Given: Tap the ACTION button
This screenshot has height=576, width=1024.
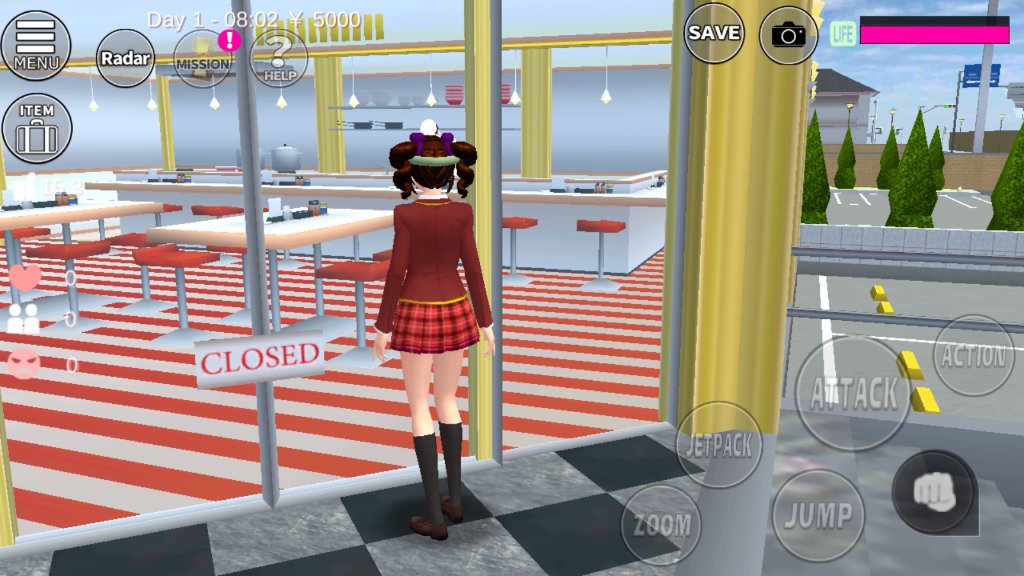Looking at the screenshot, I should point(973,356).
